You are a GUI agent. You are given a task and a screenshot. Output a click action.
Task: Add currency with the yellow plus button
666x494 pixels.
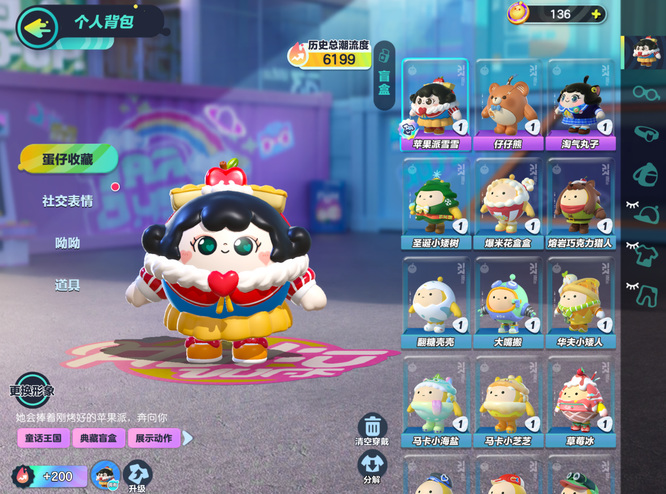click(x=596, y=14)
